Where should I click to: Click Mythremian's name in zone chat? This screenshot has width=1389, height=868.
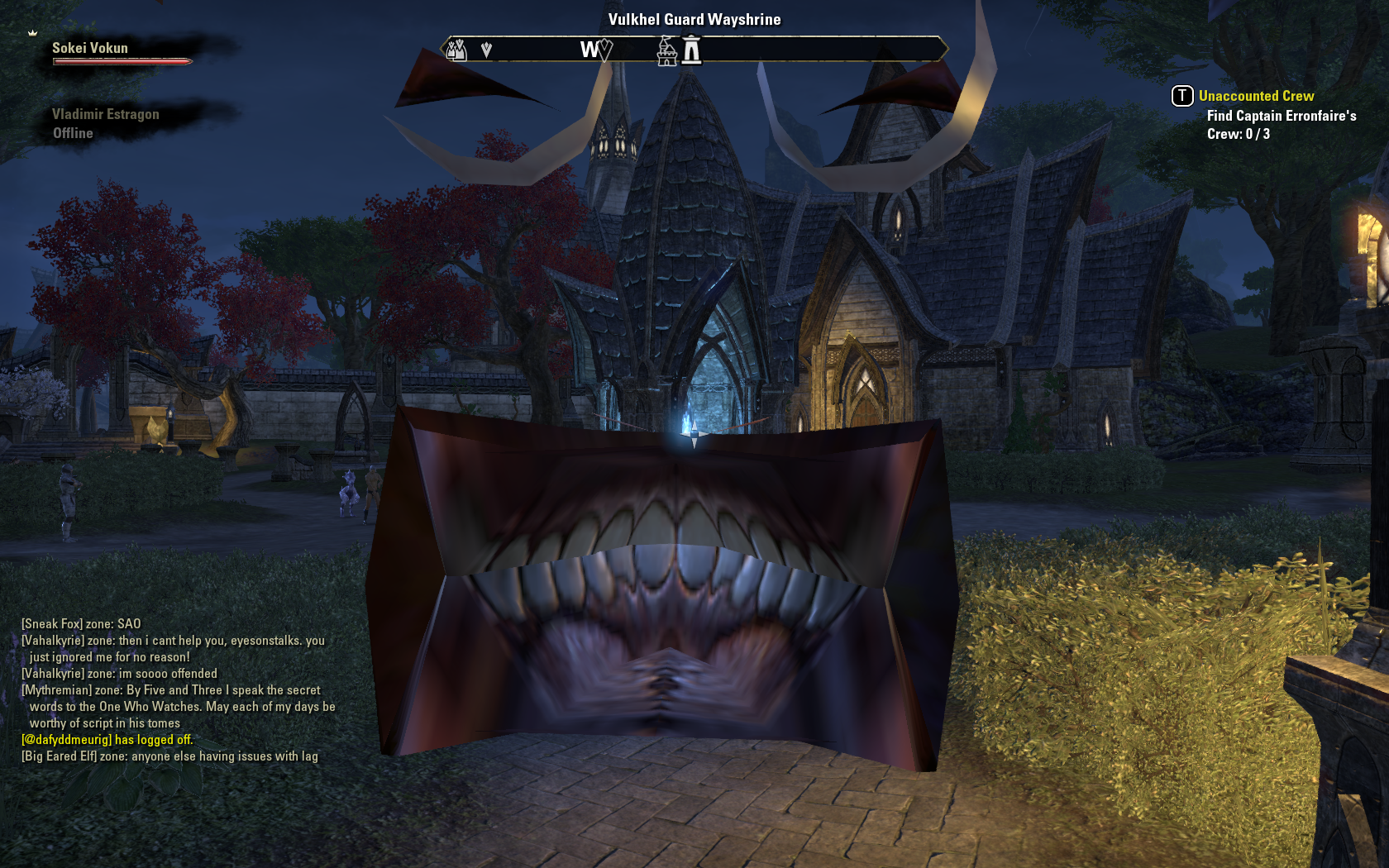pos(56,690)
